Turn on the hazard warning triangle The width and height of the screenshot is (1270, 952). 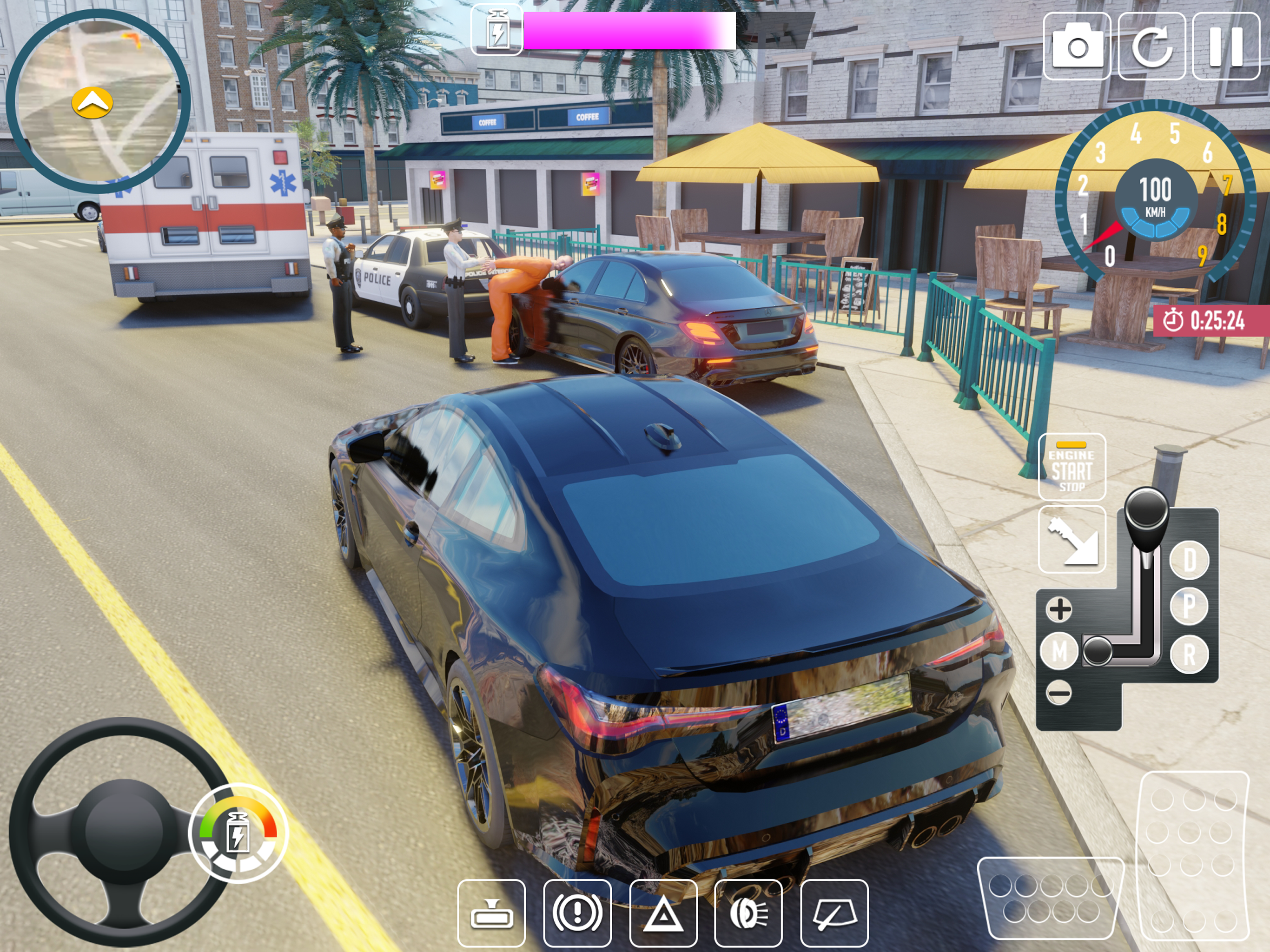663,913
